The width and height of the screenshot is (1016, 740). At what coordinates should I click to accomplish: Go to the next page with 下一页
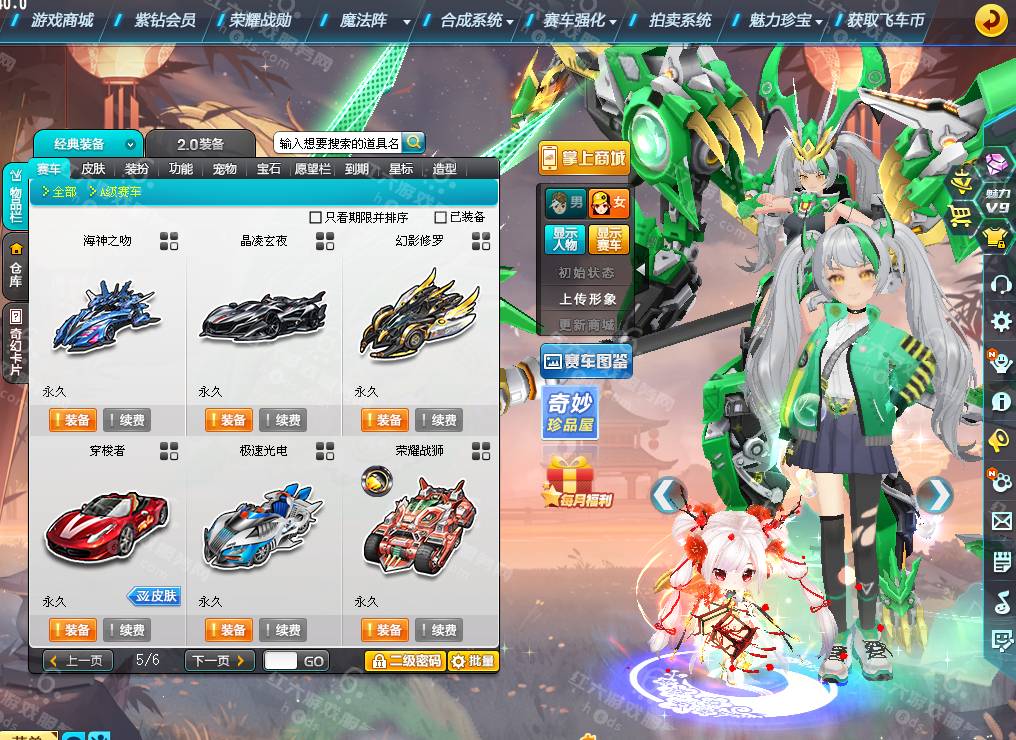pyautogui.click(x=219, y=661)
